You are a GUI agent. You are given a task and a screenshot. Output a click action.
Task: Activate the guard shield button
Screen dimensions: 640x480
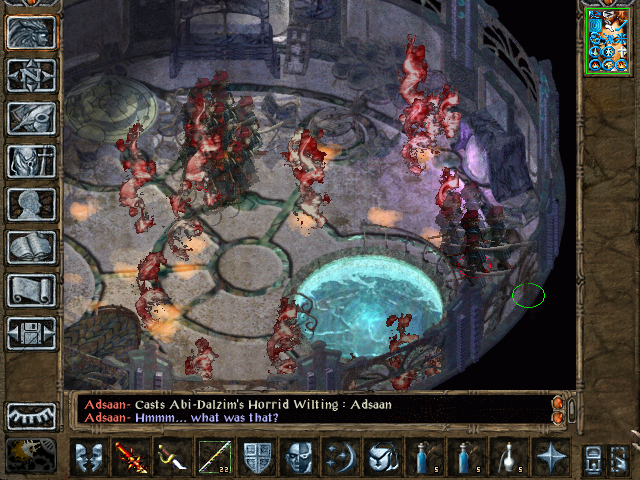256,457
